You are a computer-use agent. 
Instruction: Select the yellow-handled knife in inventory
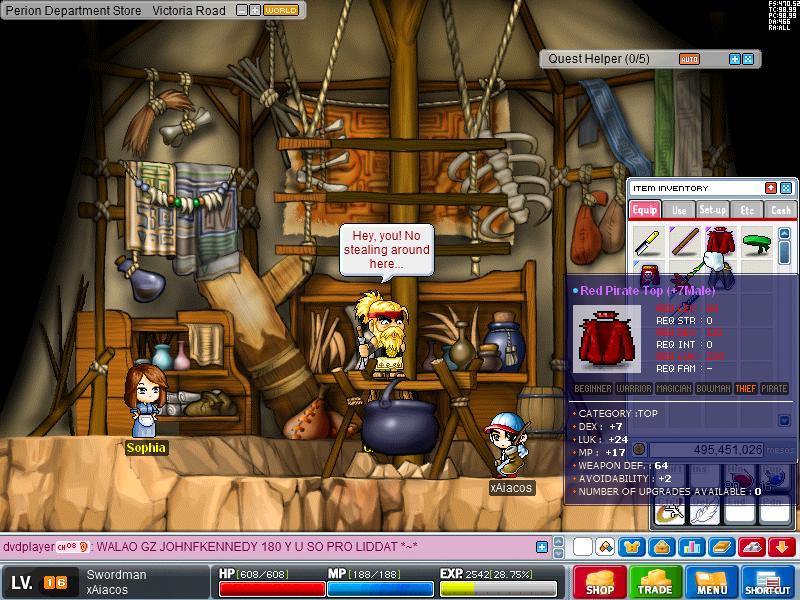(x=648, y=242)
